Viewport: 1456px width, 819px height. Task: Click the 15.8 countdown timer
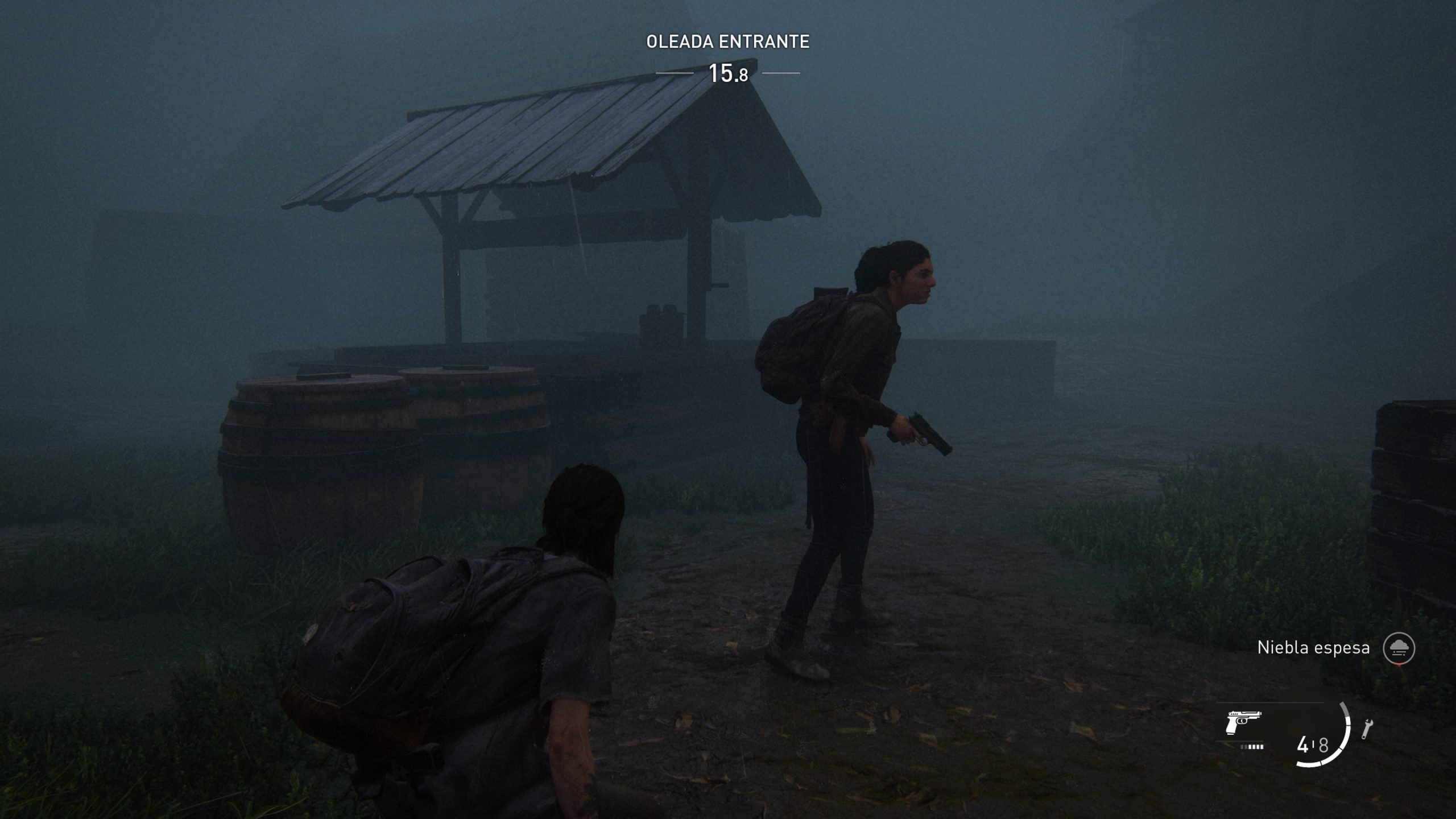[x=730, y=73]
